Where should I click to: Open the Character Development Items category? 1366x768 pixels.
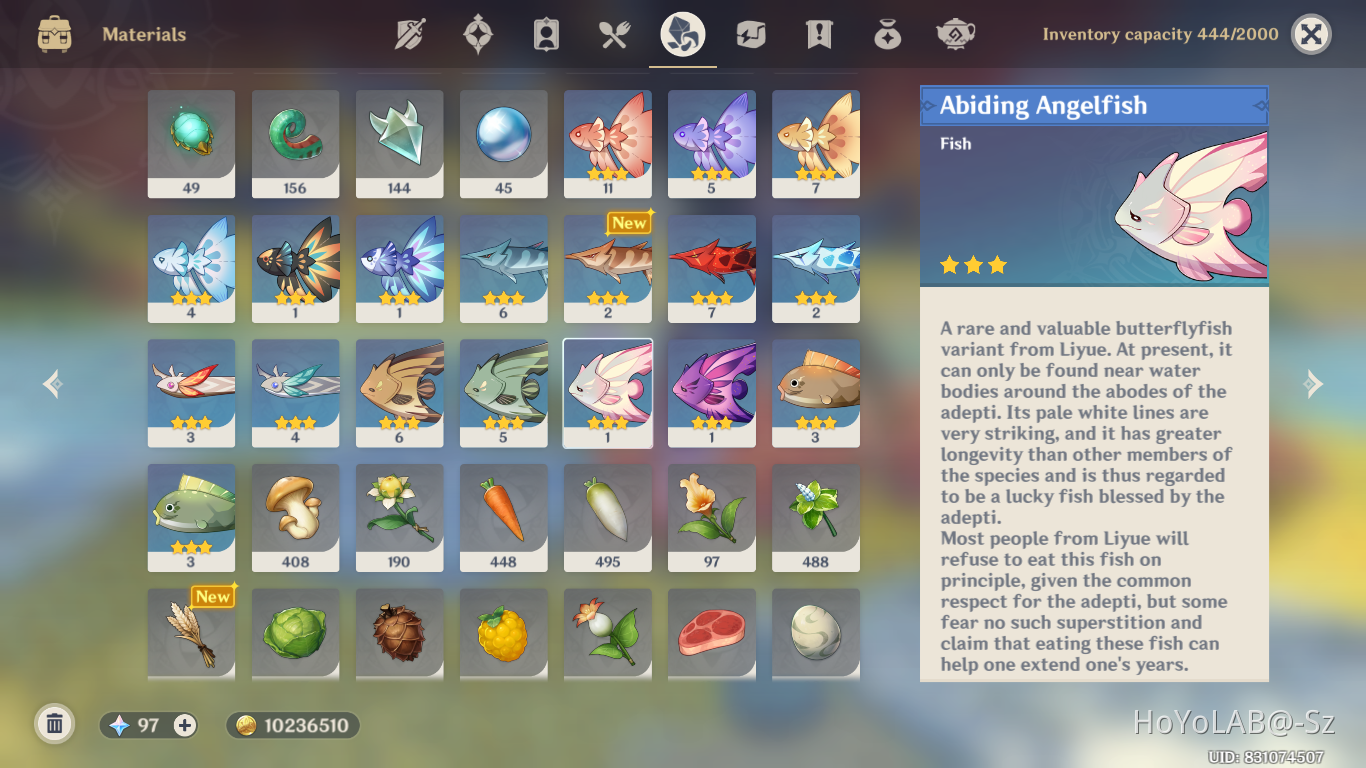545,33
